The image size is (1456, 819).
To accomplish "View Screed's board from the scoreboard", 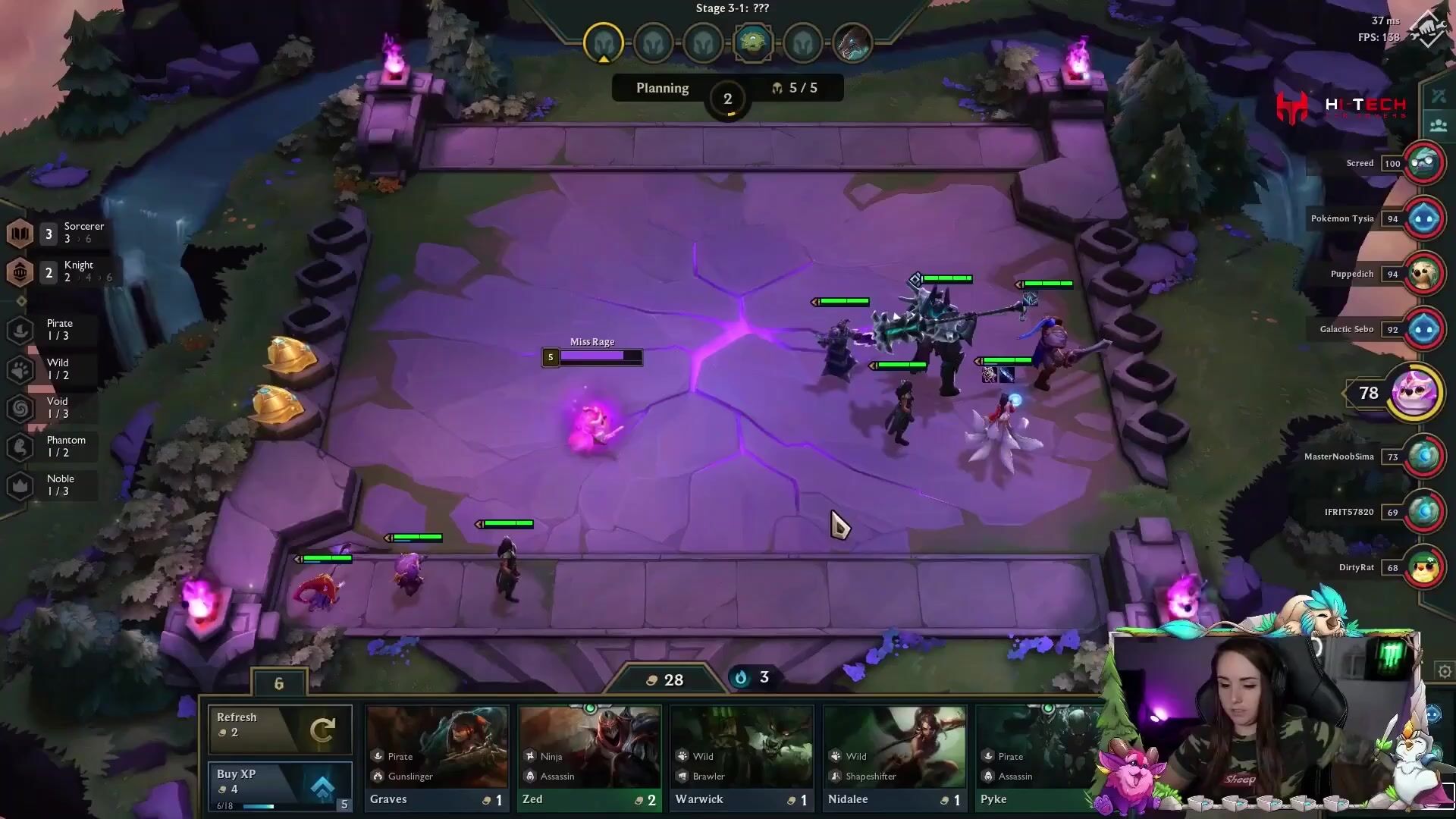I will tap(1423, 163).
